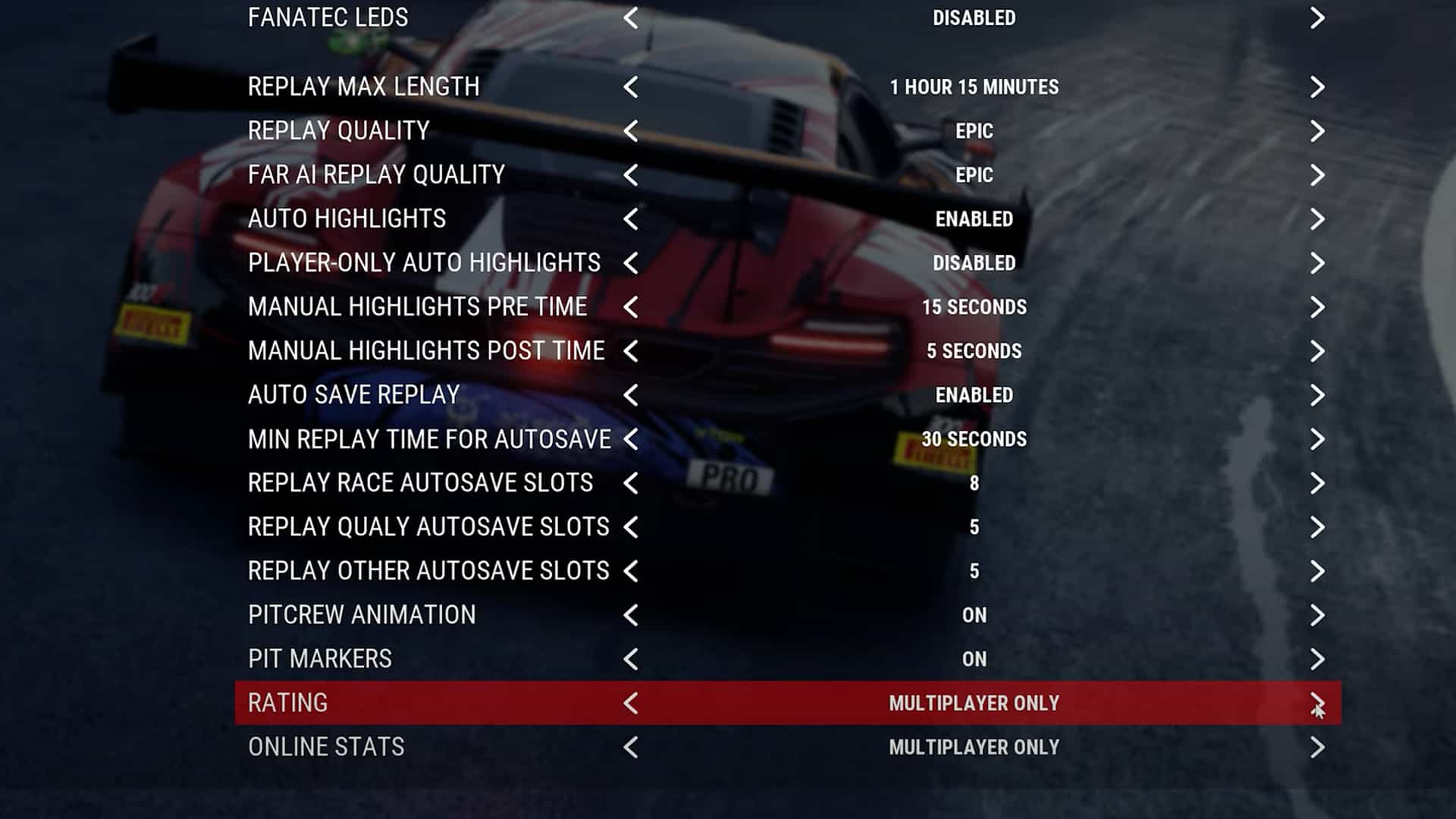
Task: Decrease Replay Qualy Autosave Slots
Action: pos(632,526)
